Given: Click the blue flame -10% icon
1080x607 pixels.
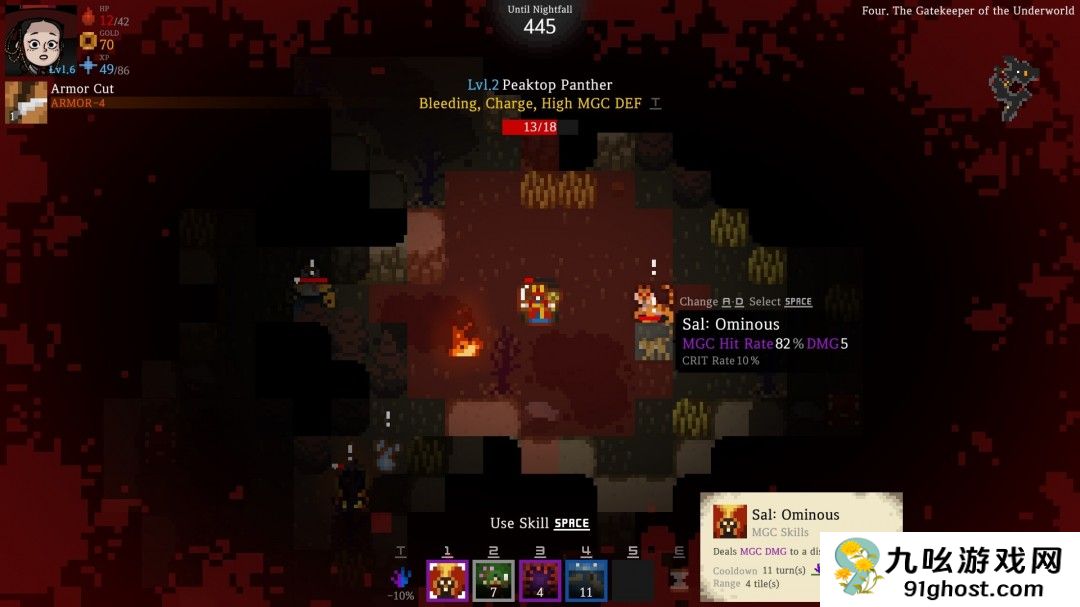Looking at the screenshot, I should pyautogui.click(x=402, y=578).
